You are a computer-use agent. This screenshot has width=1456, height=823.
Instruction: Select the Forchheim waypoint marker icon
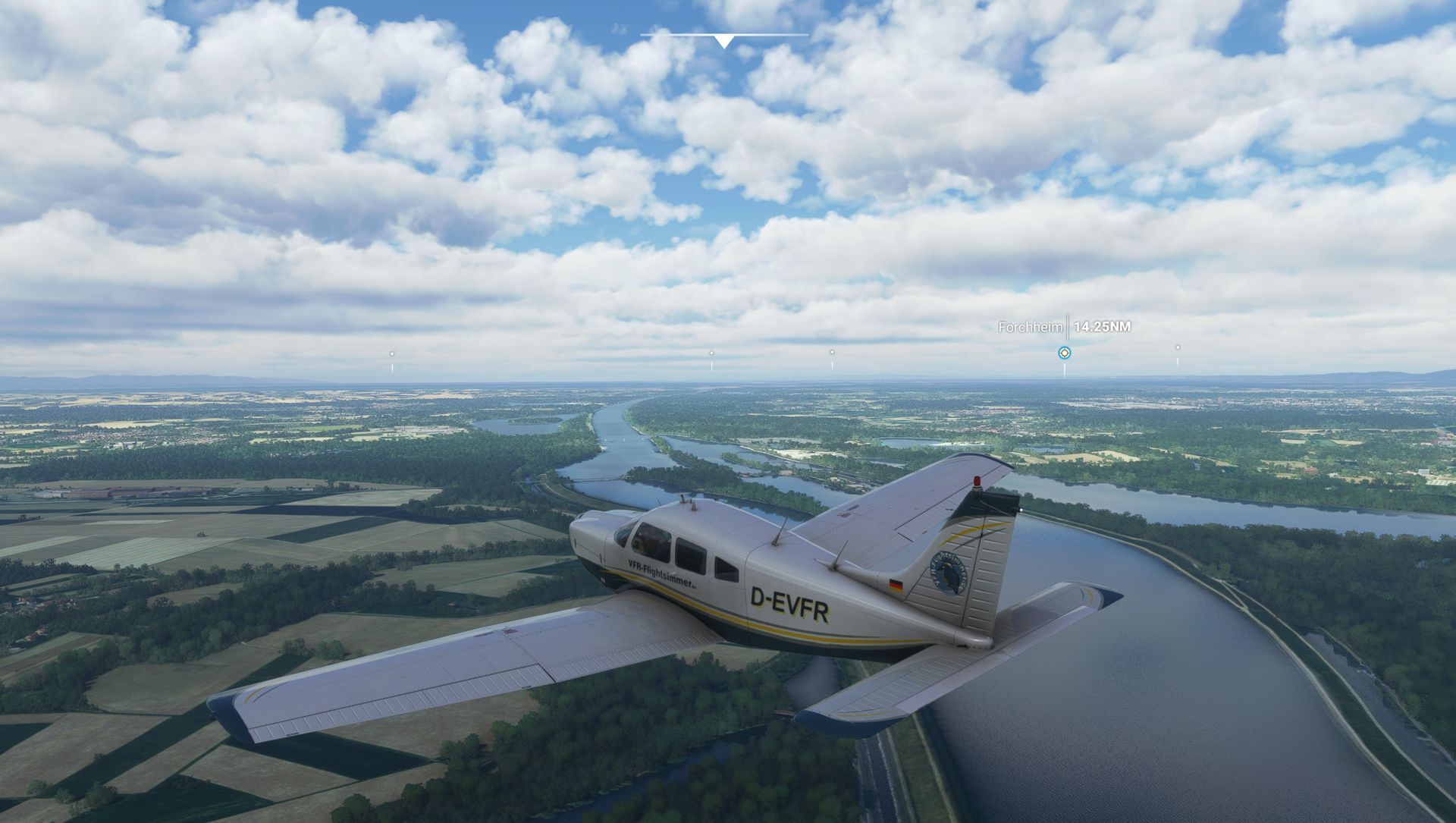pyautogui.click(x=1065, y=353)
